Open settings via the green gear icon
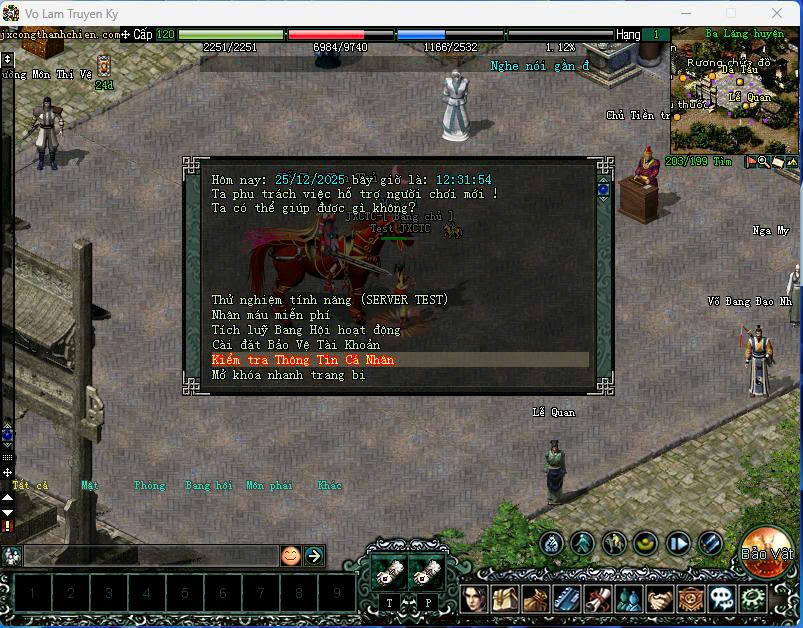This screenshot has width=803, height=628. coord(752,599)
